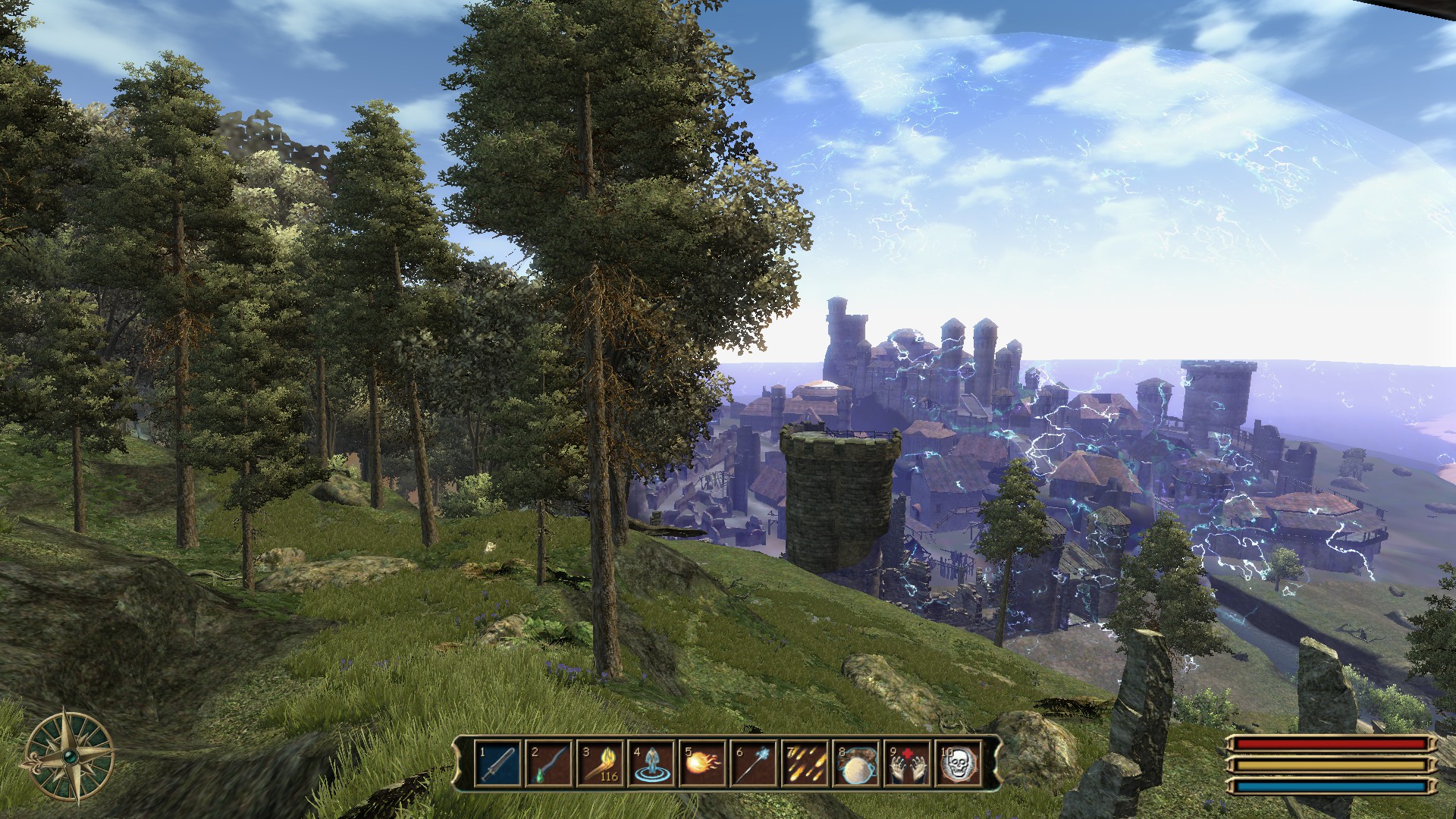Choose the animal transformation spell in slot 8
The width and height of the screenshot is (1456, 819).
click(x=856, y=763)
